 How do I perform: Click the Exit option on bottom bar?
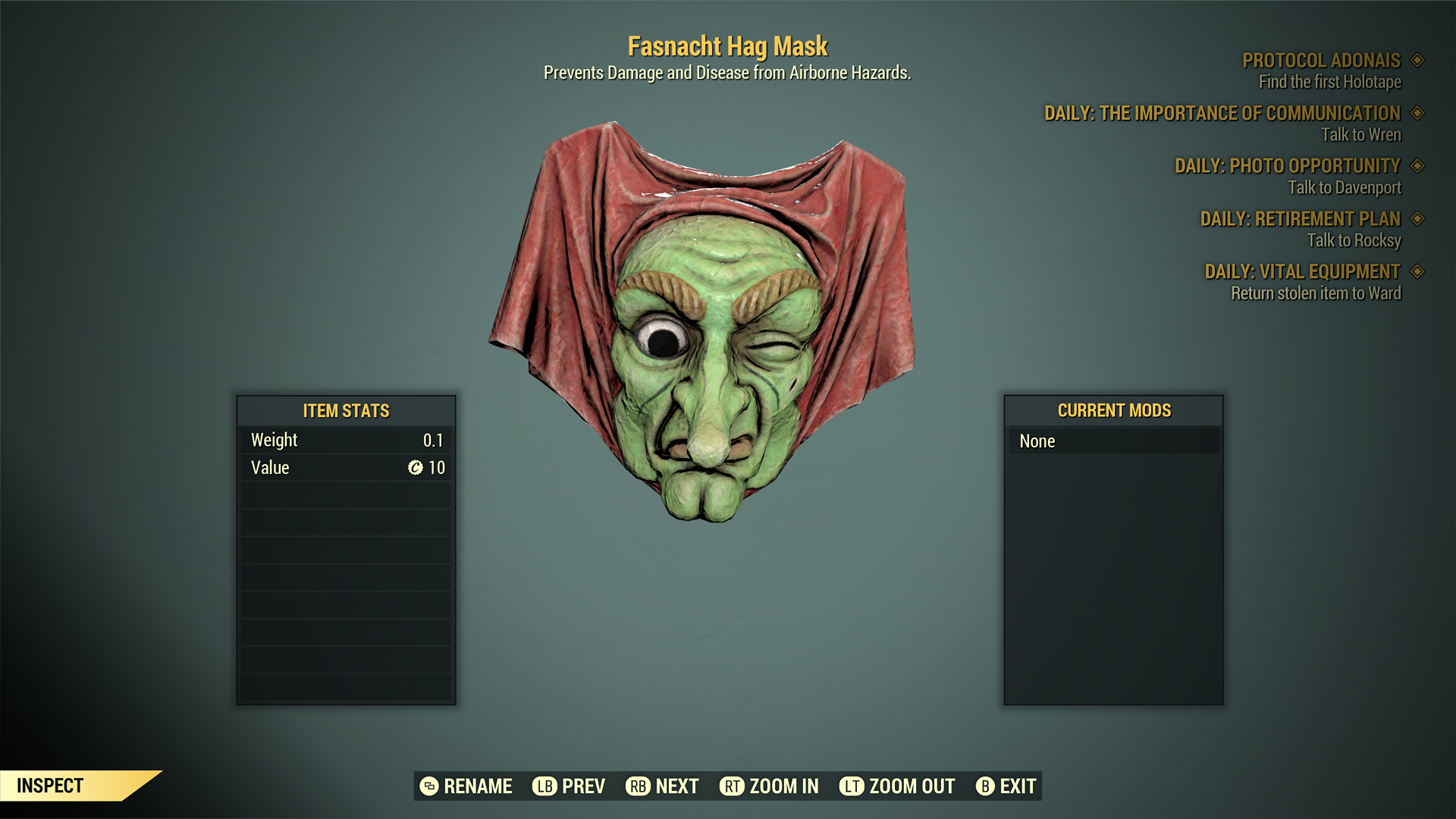pos(1017,786)
